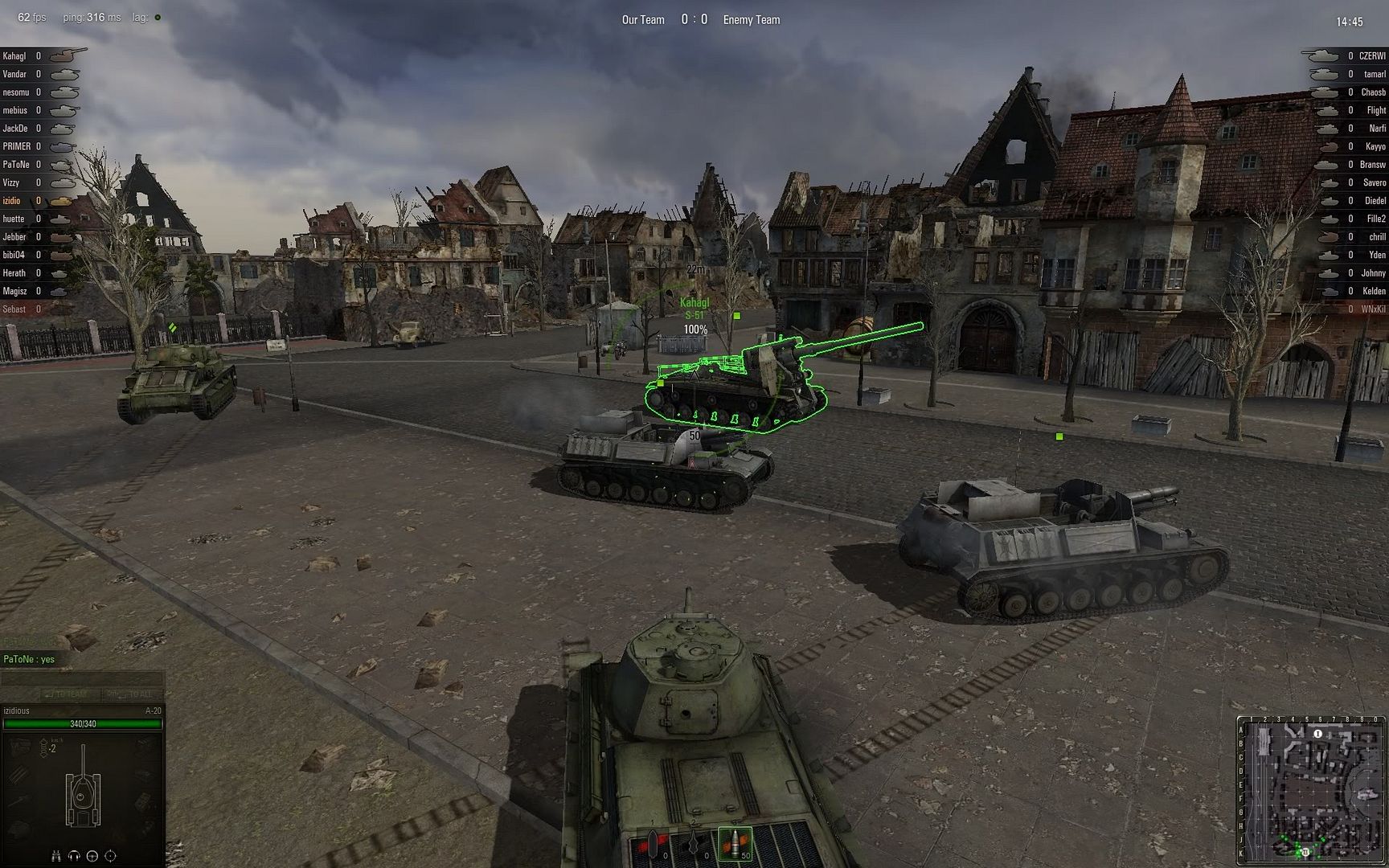Viewport: 1389px width, 868px height.
Task: Click the binoculars commander icon
Action: (x=56, y=856)
